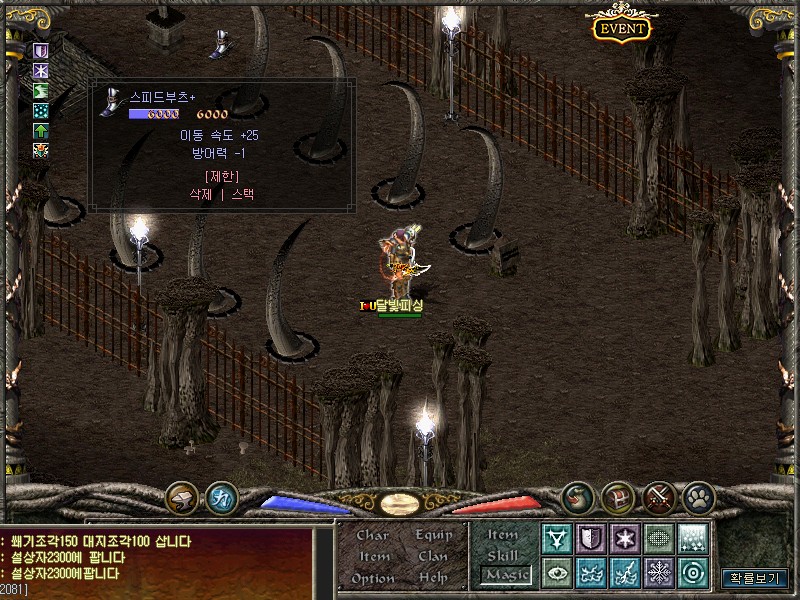Switch to the Skill tab
Screen dimensions: 800x600
(503, 555)
